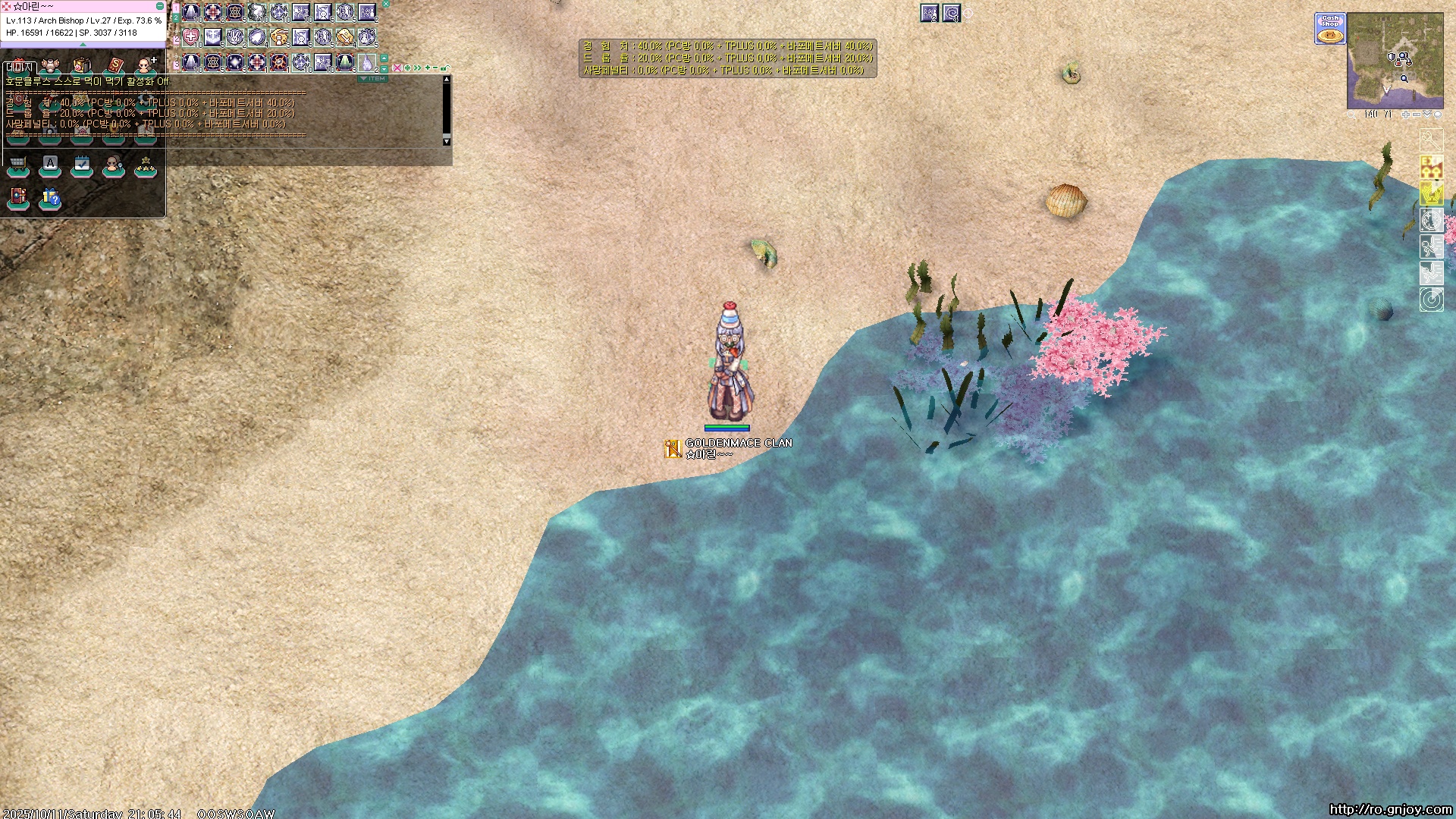Click the chat window scroll-up arrow
This screenshot has width=1456, height=819.
(447, 79)
